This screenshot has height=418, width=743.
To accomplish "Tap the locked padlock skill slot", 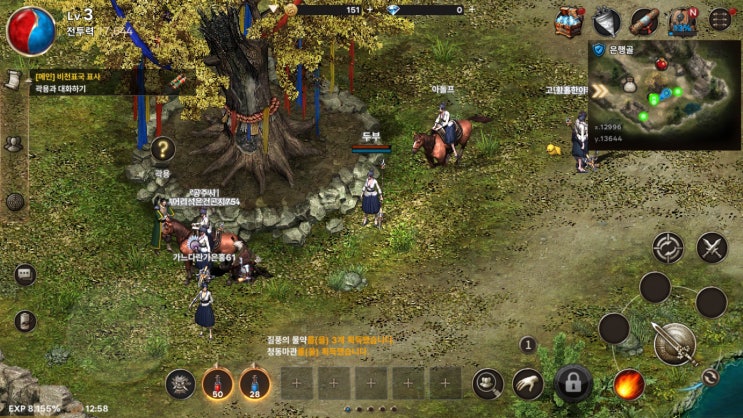I will [x=573, y=382].
